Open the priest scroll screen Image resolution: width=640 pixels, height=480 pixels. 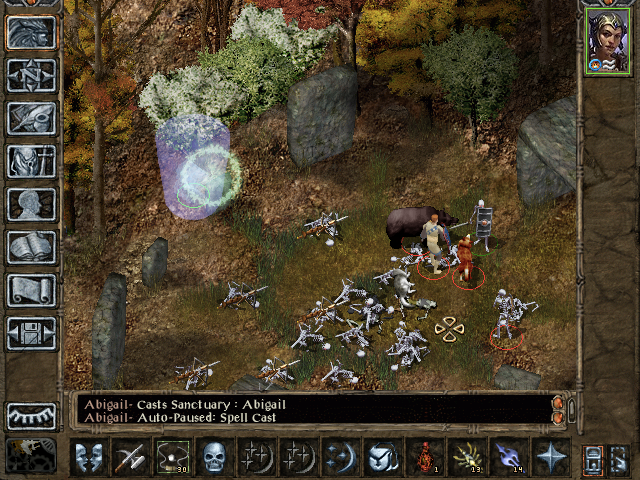point(32,290)
